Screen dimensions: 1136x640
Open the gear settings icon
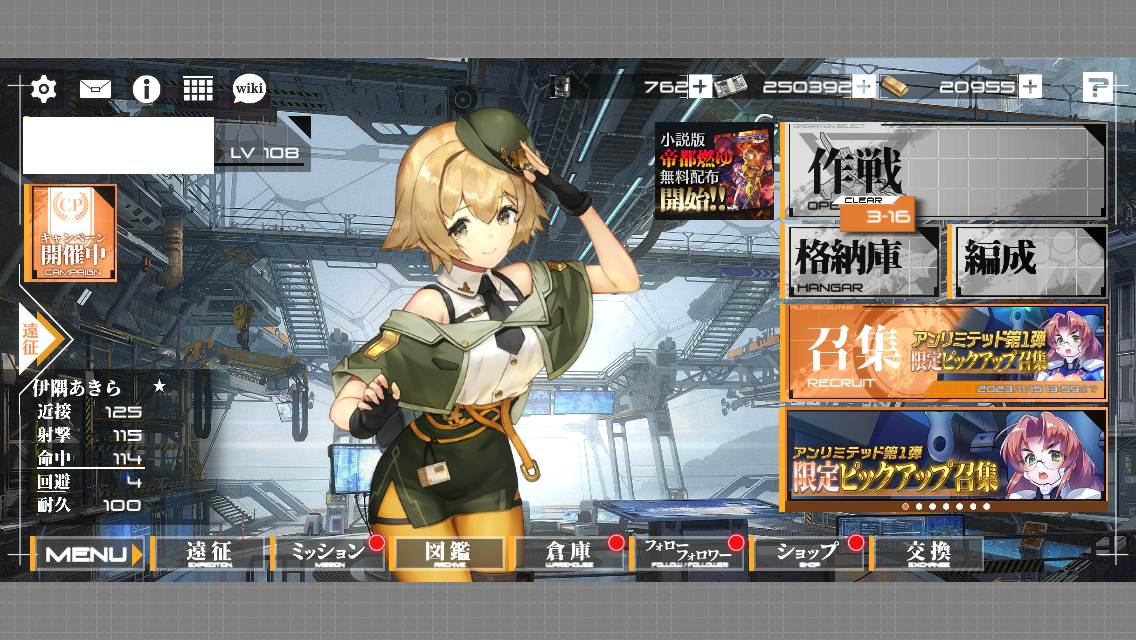[43, 89]
